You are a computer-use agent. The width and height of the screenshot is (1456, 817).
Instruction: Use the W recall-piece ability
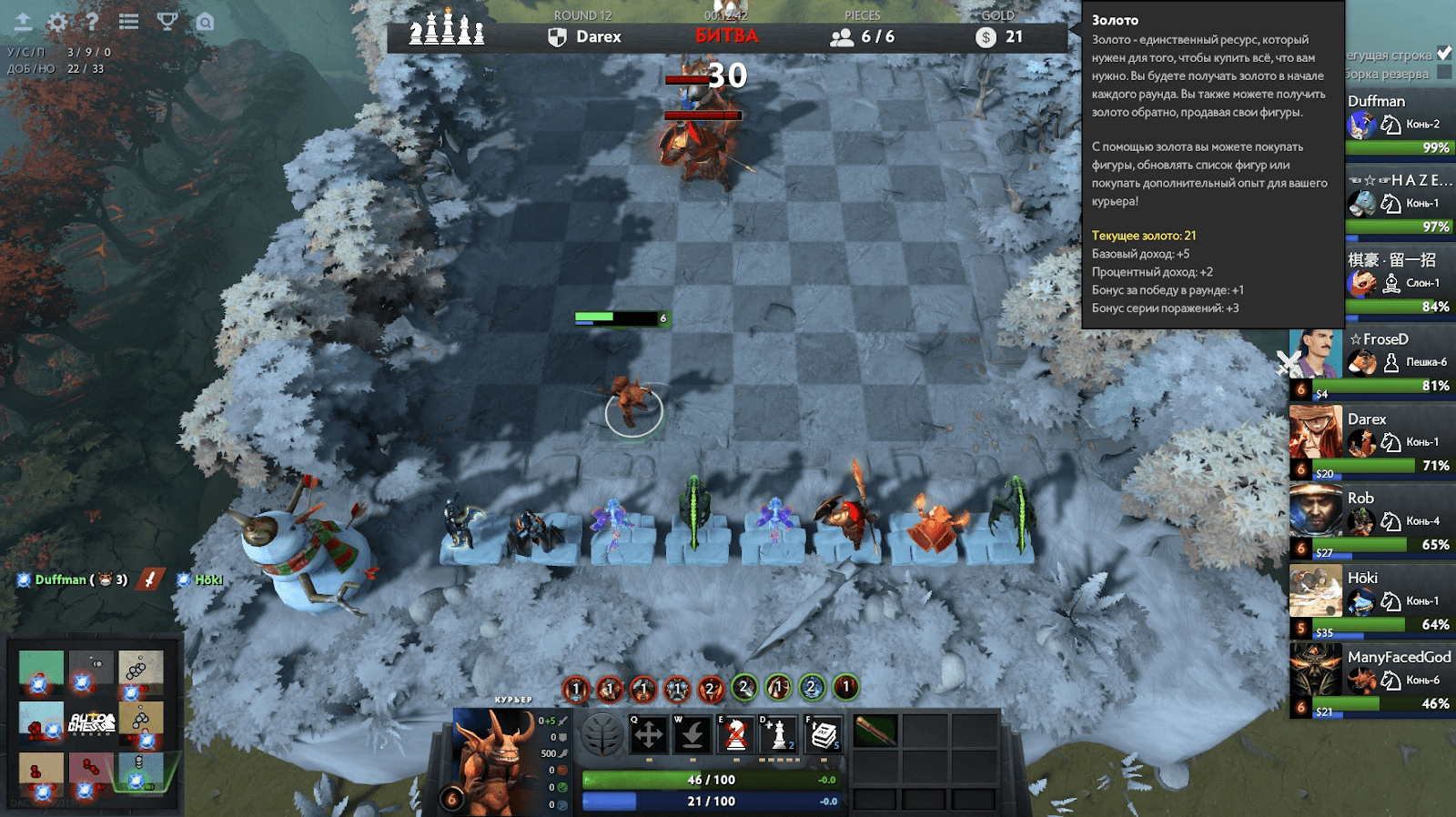[x=692, y=734]
